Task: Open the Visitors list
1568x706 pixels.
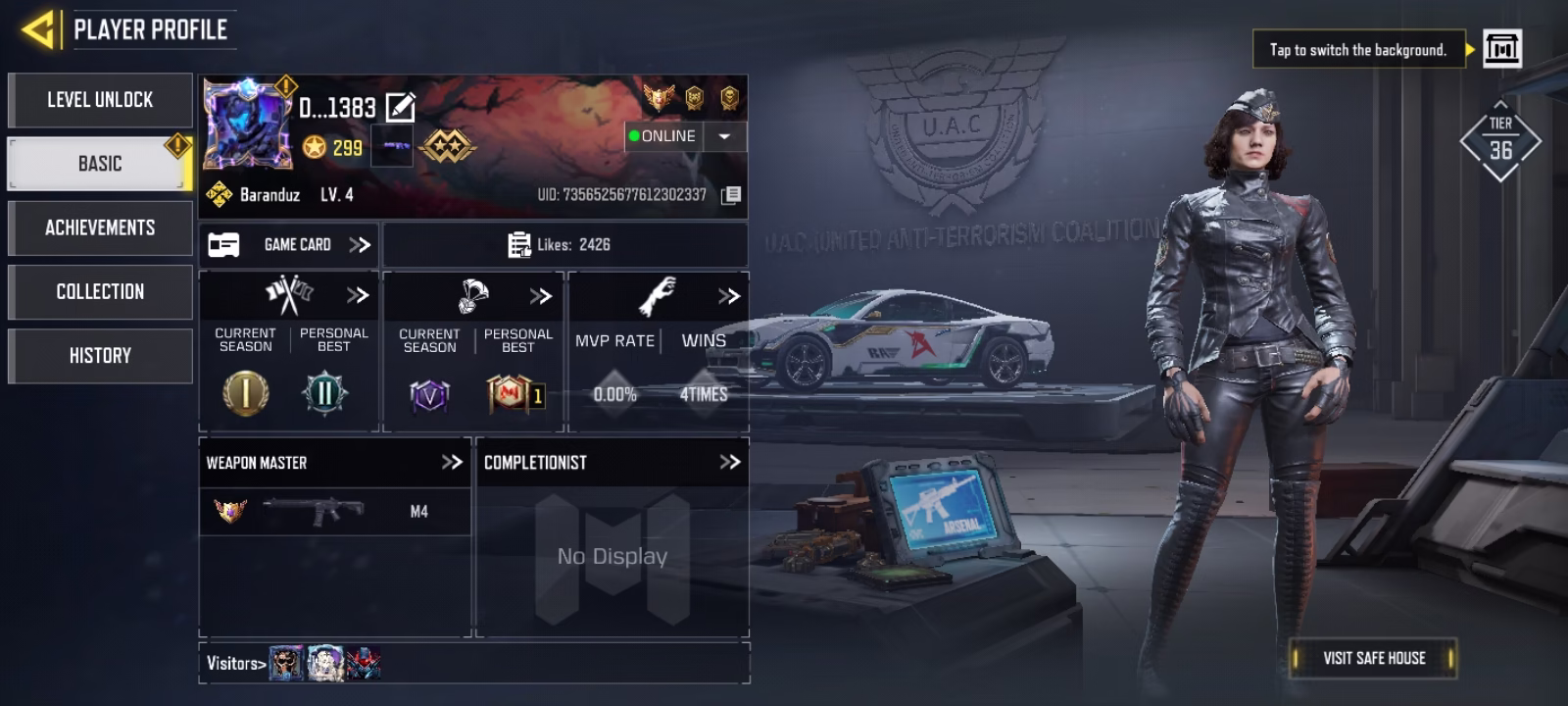Action: coord(235,664)
